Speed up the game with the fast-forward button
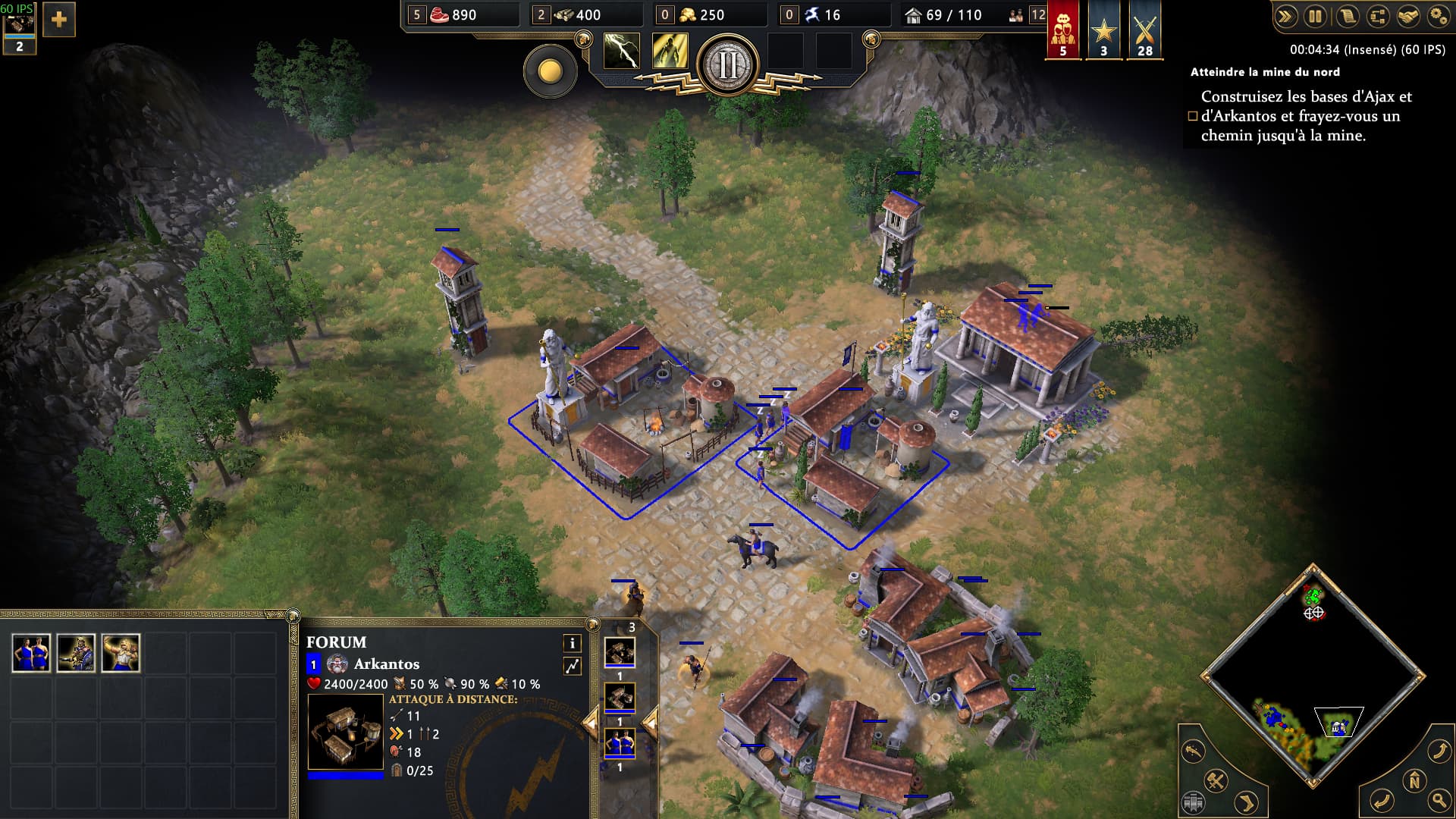 [x=1285, y=16]
